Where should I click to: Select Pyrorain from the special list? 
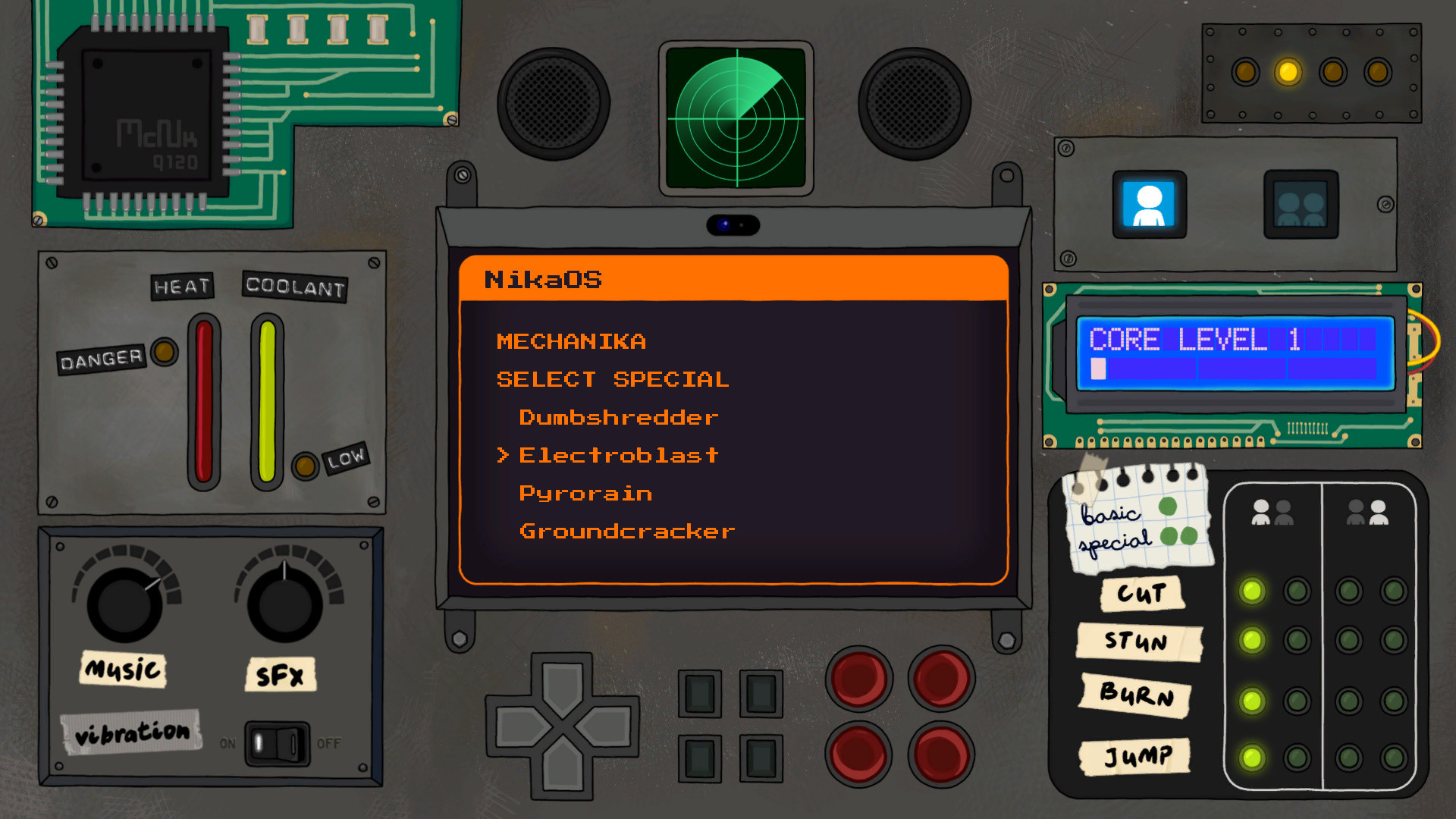click(584, 493)
